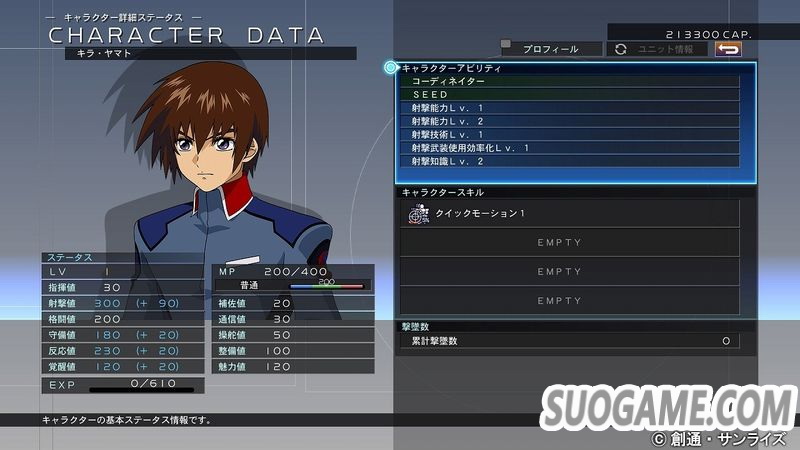The height and width of the screenshot is (450, 800).
Task: Highlight the 射撃技術Lv. 1 ability
Action: (571, 134)
